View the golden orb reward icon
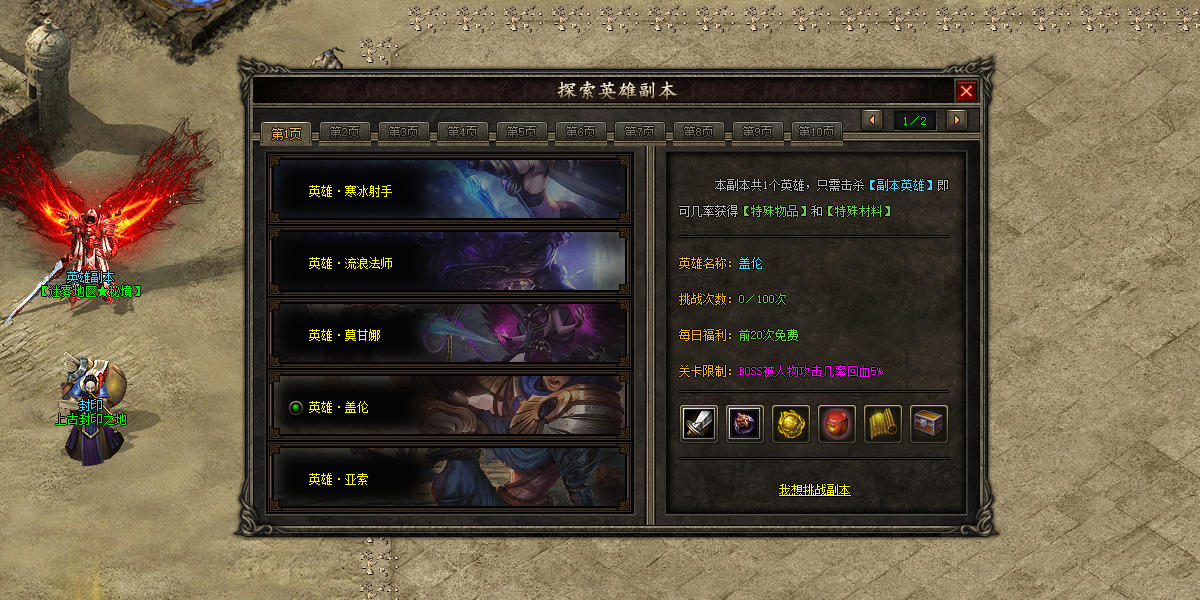Viewport: 1200px width, 600px height. pyautogui.click(x=791, y=424)
